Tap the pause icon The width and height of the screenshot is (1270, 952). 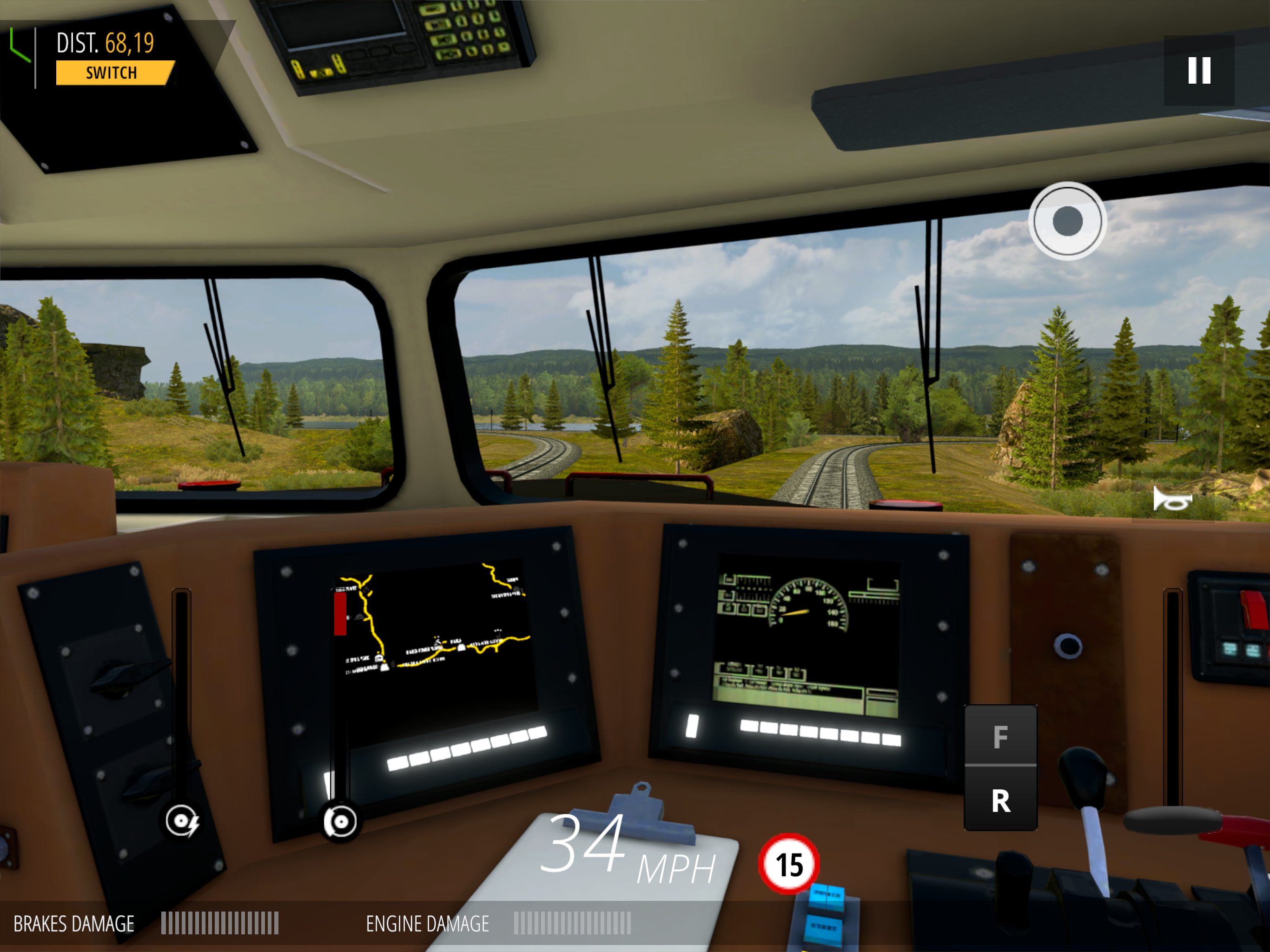1198,71
